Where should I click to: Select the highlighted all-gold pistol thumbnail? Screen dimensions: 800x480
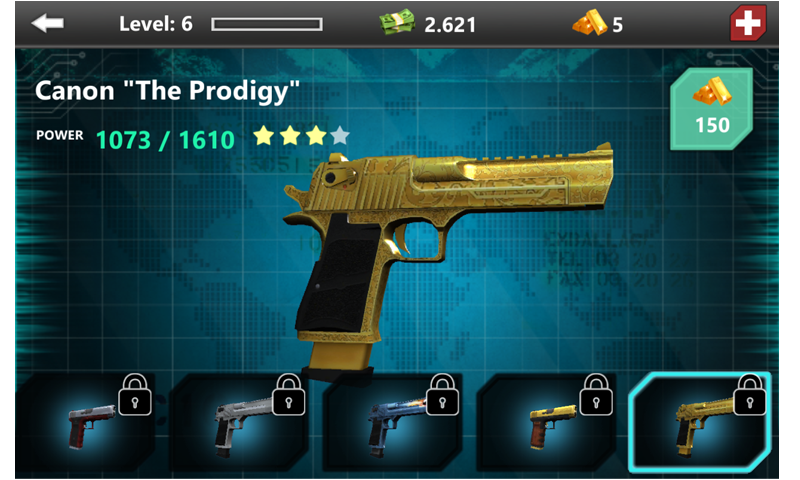(700, 422)
